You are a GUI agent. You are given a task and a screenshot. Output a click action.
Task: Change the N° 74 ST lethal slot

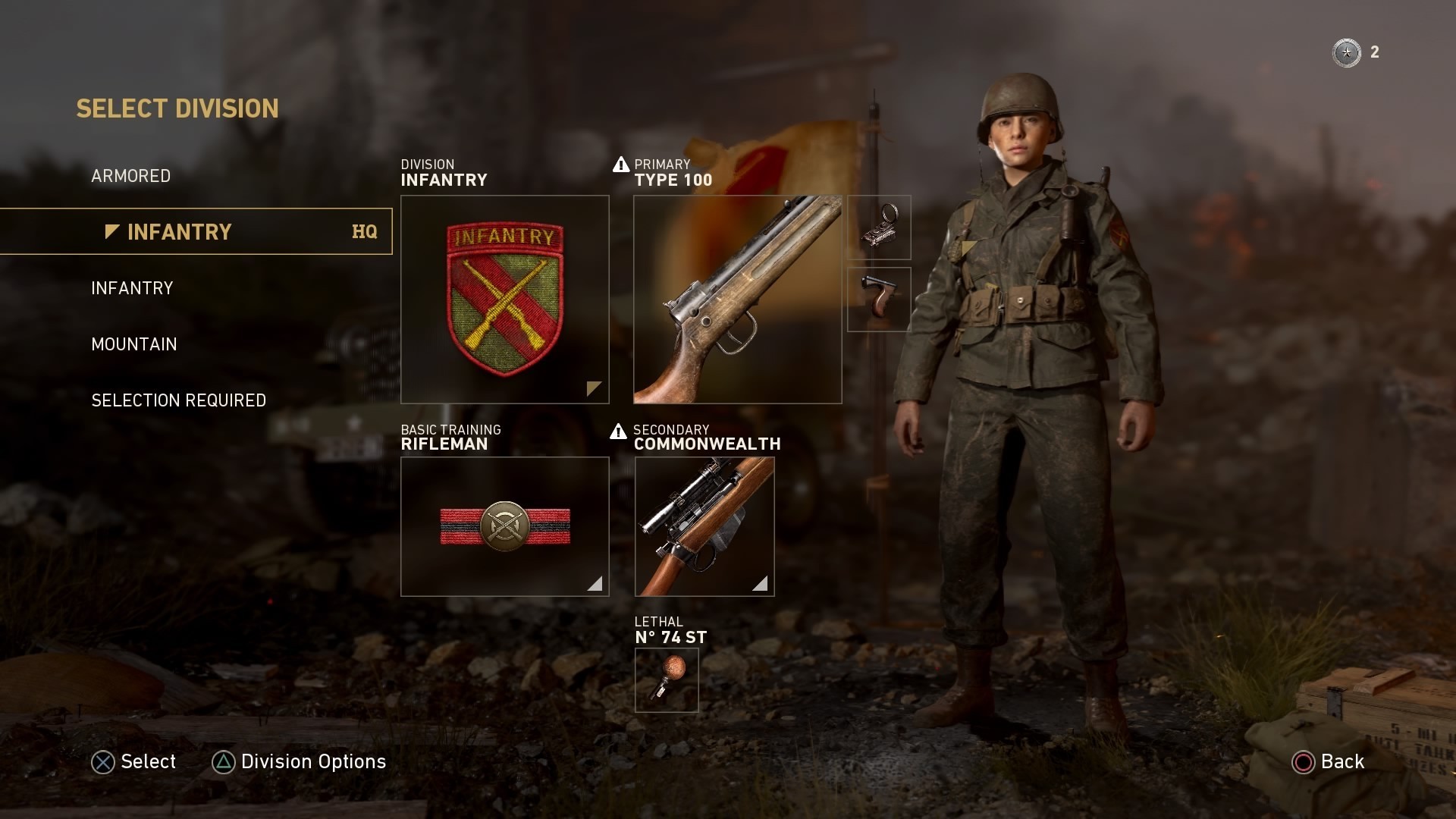coord(666,680)
